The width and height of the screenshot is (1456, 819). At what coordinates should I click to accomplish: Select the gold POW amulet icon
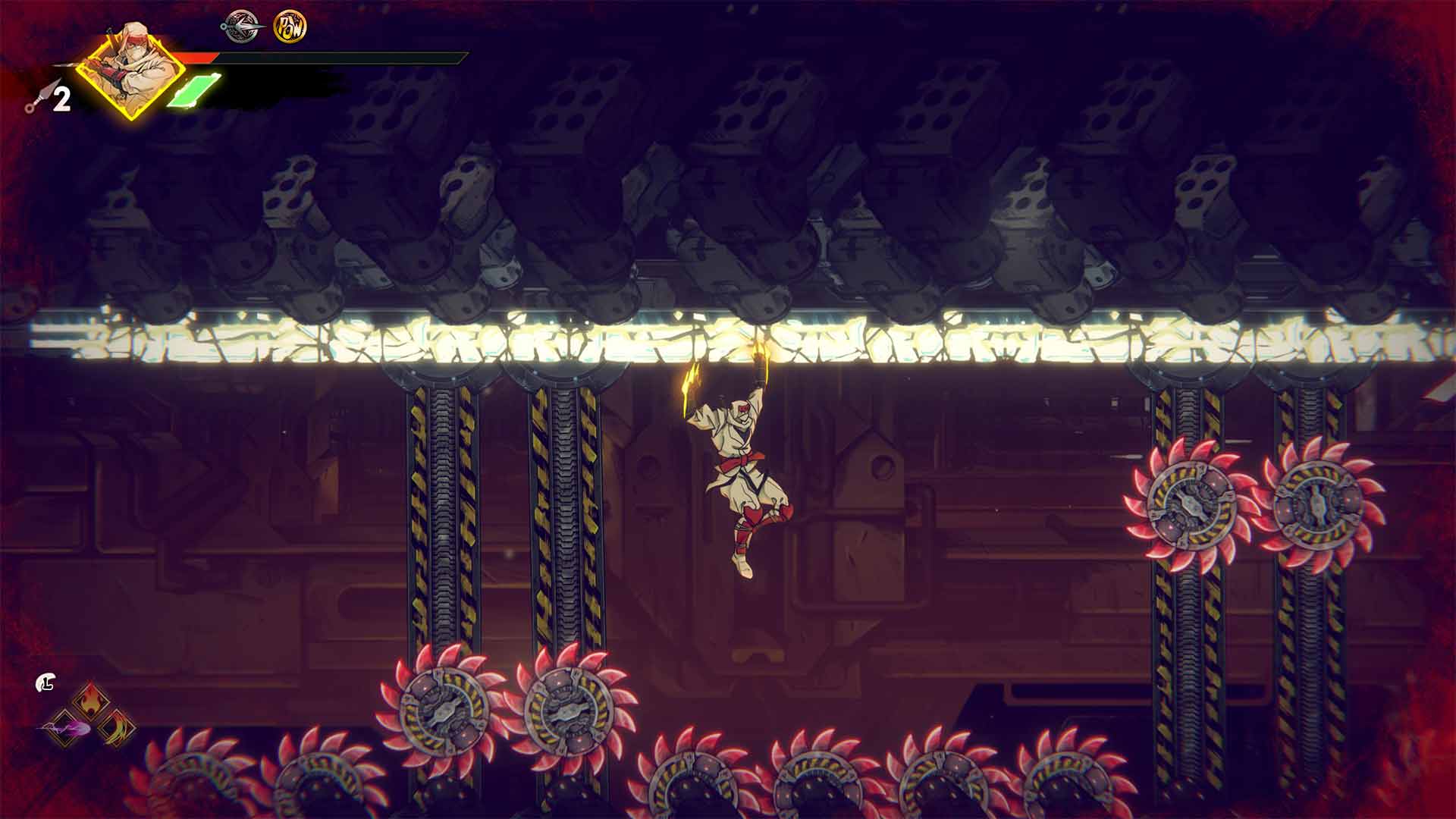(290, 27)
